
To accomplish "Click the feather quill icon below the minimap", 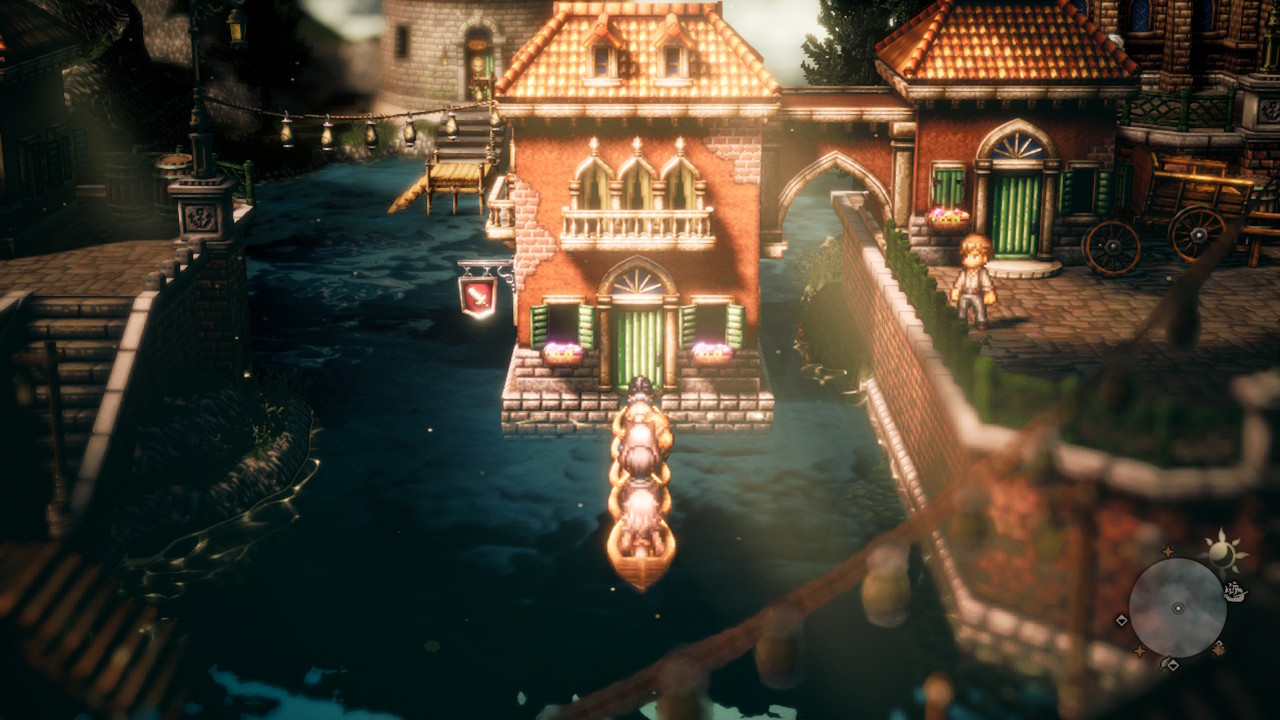I will click(x=1163, y=663).
